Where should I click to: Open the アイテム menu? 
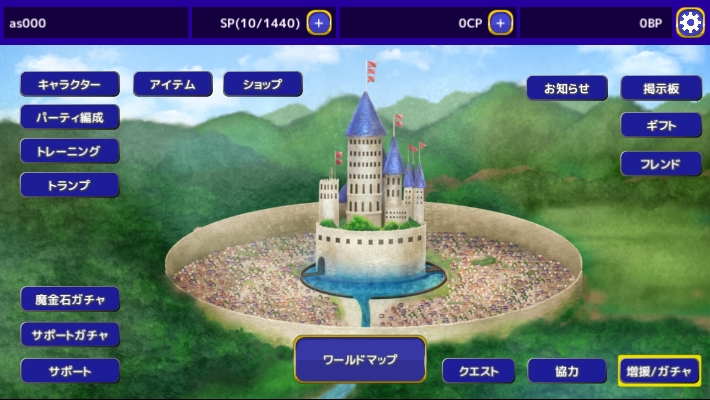point(173,85)
